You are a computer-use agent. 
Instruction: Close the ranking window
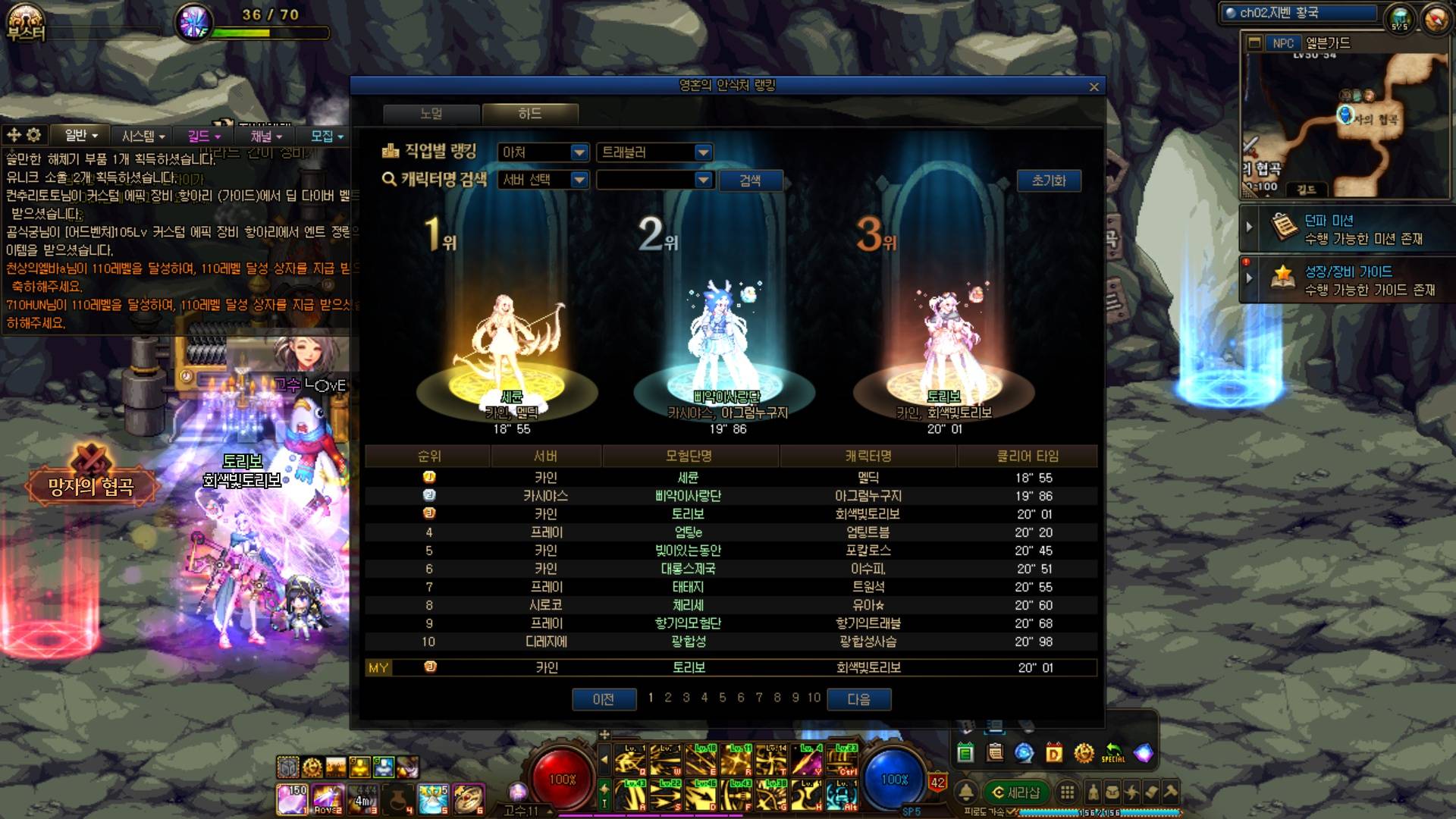[x=1094, y=87]
